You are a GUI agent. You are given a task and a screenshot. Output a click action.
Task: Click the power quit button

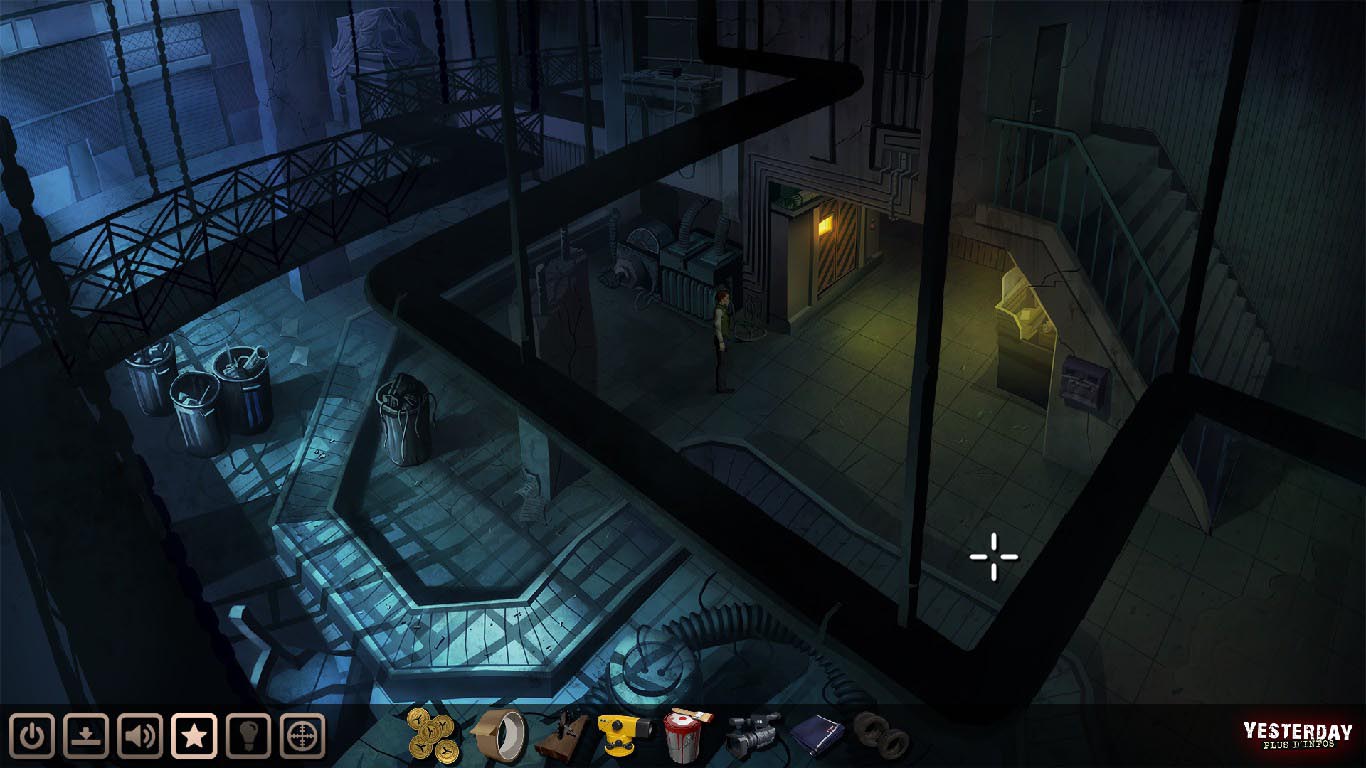(x=33, y=737)
